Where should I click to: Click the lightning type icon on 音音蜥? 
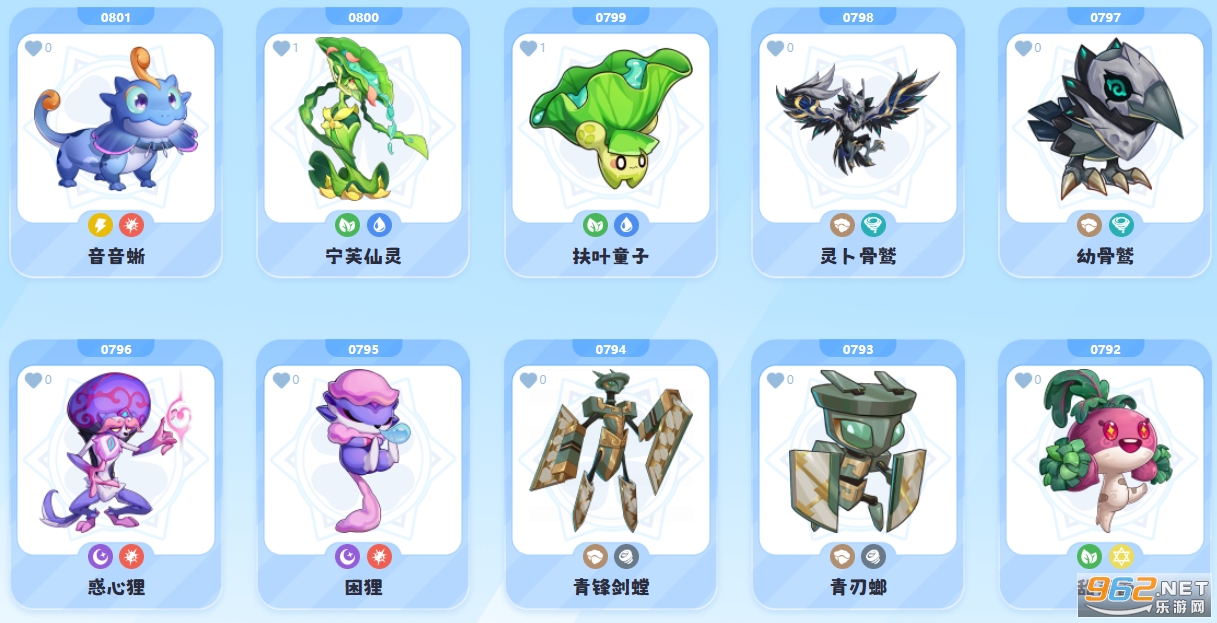click(x=101, y=225)
